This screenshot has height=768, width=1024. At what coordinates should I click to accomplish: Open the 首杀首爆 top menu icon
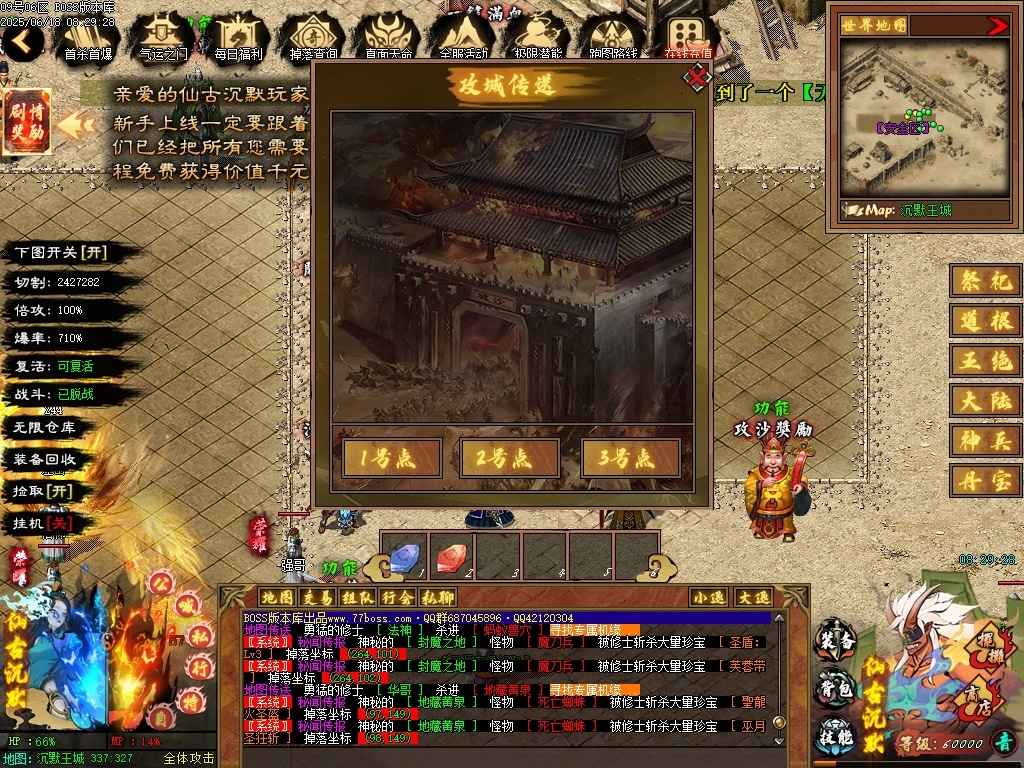point(88,36)
